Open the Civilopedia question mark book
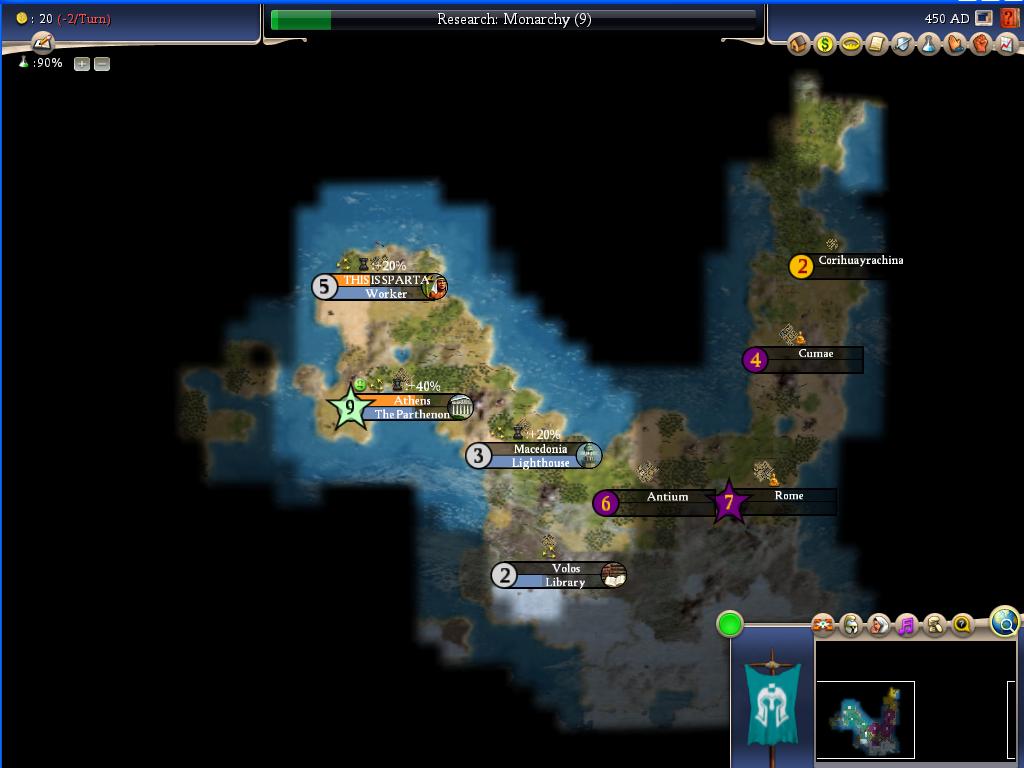1024x768 pixels. 1008,18
